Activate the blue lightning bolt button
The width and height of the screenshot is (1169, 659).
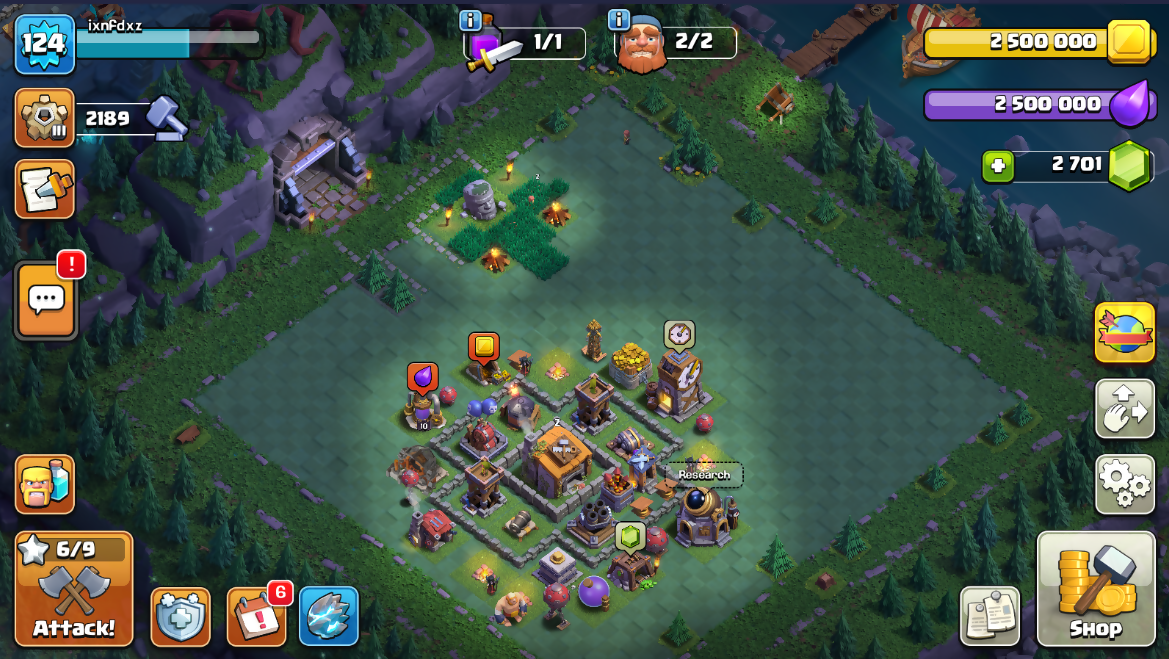328,616
